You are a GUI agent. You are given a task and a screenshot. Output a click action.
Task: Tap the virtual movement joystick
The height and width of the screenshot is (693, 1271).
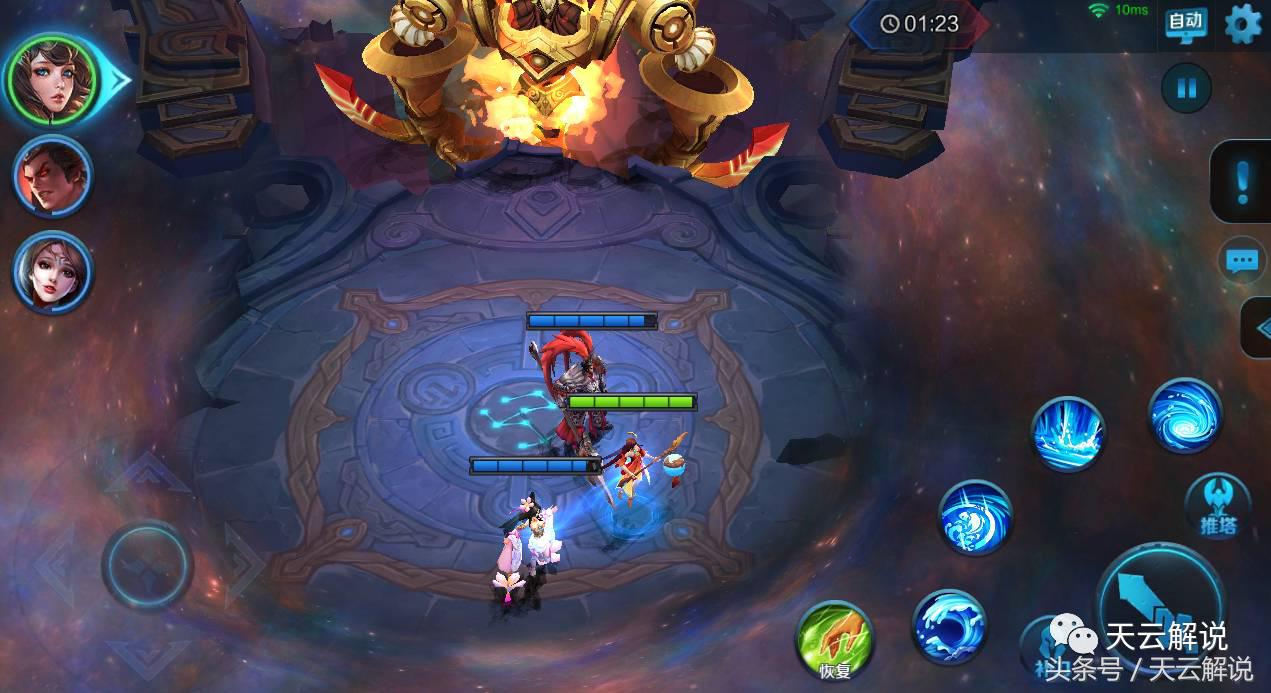(x=147, y=566)
